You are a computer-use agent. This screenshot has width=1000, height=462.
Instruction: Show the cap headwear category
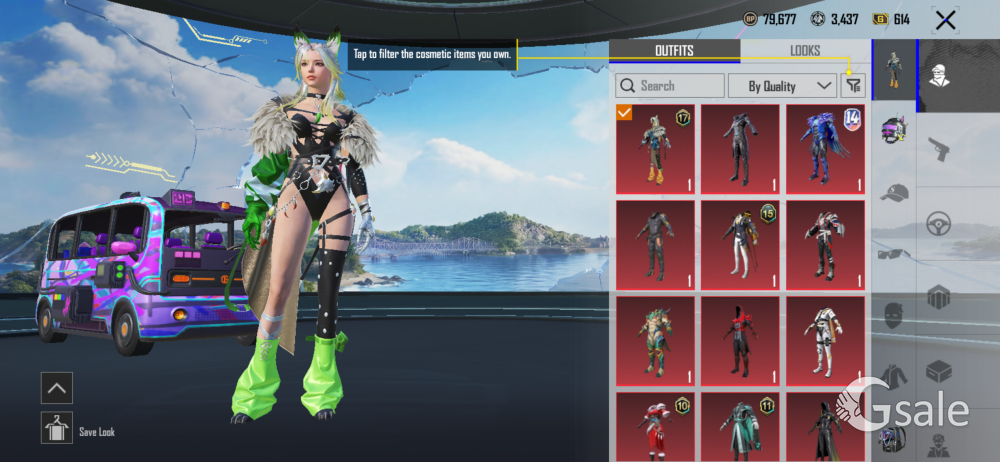[894, 193]
